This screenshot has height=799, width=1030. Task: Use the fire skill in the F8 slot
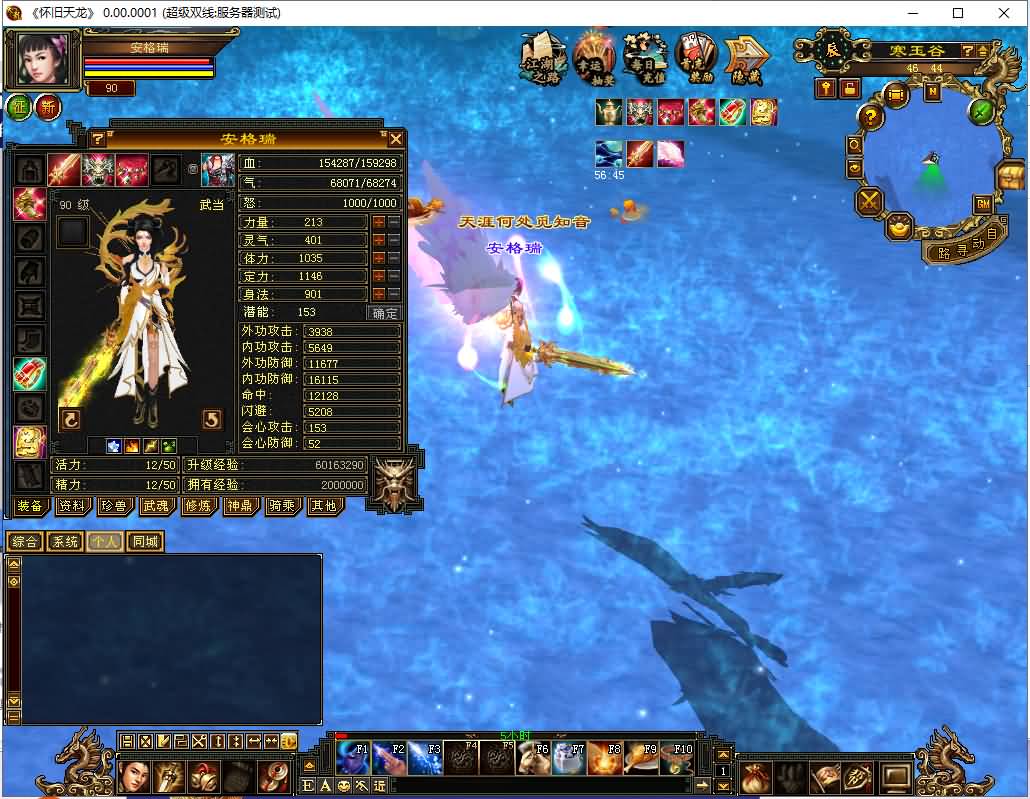point(605,759)
